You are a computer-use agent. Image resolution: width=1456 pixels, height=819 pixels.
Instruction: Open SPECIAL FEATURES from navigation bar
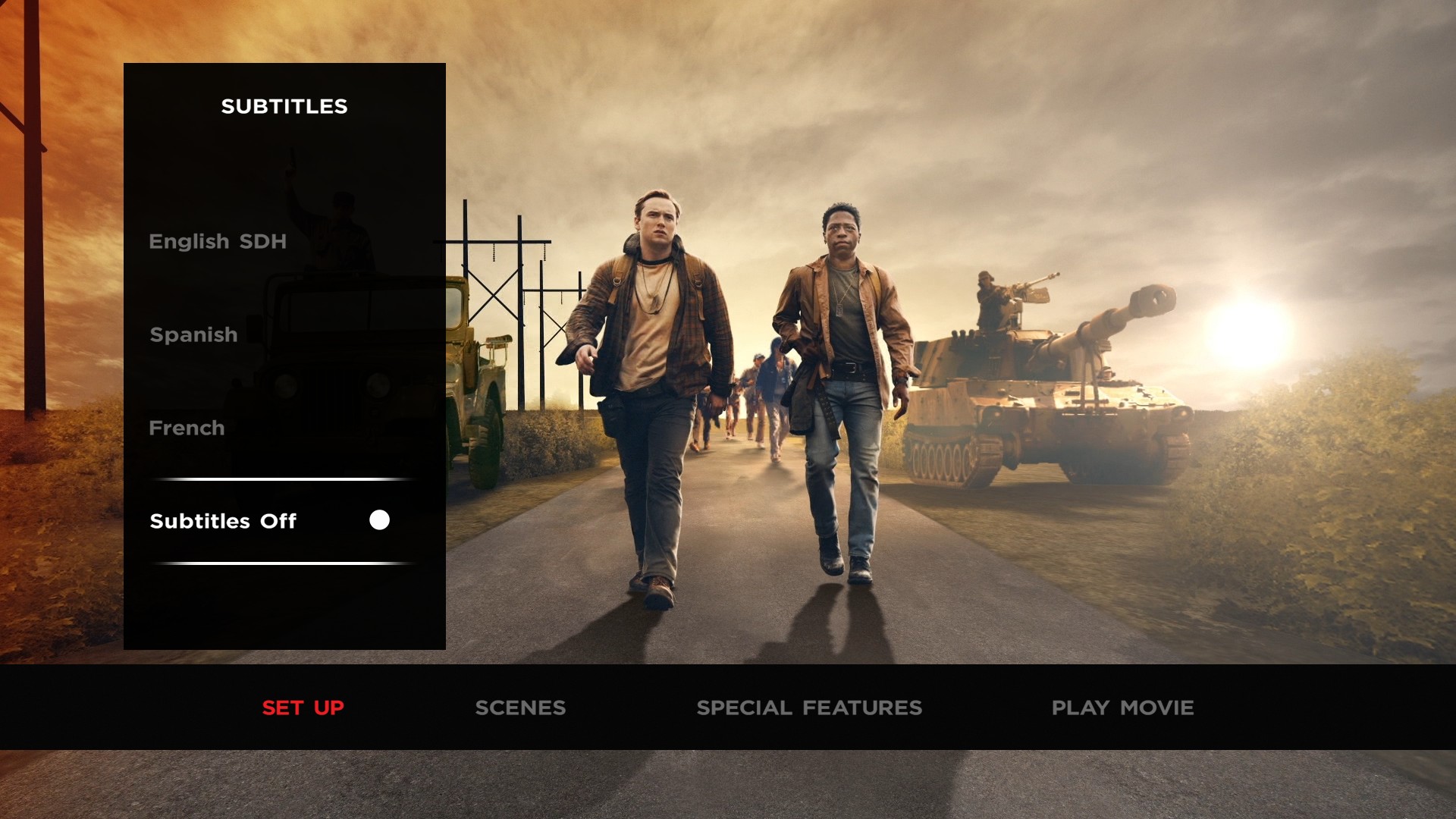point(810,708)
